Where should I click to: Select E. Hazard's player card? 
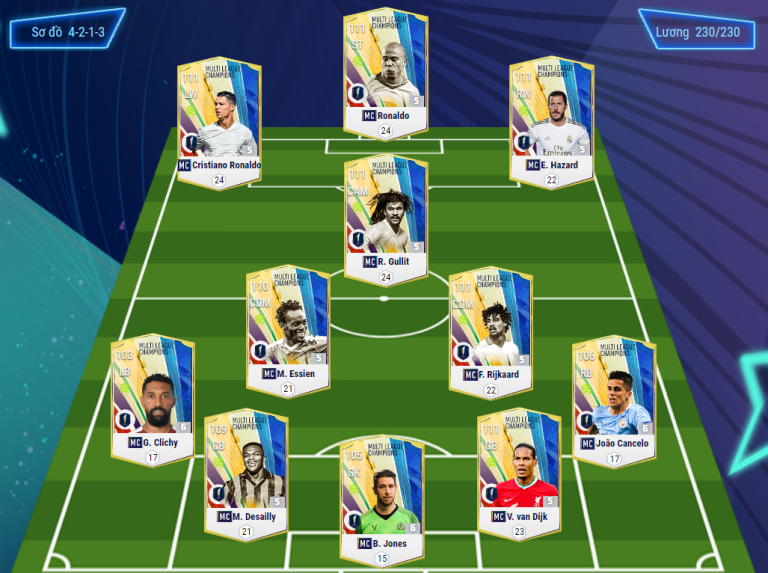[x=551, y=118]
